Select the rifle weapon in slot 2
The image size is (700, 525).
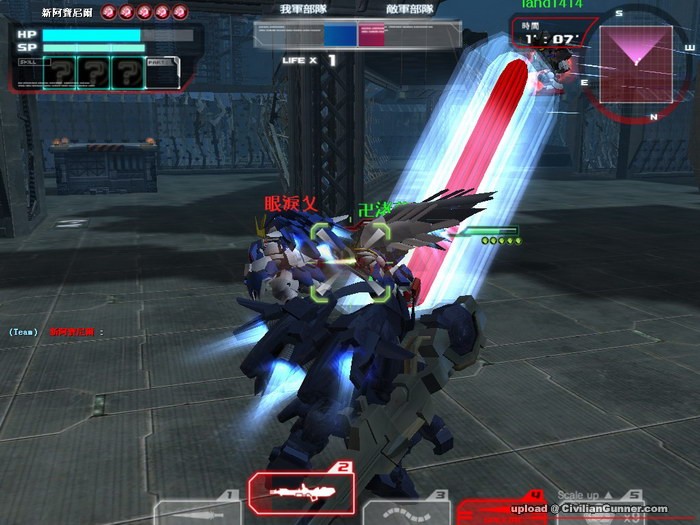point(301,492)
